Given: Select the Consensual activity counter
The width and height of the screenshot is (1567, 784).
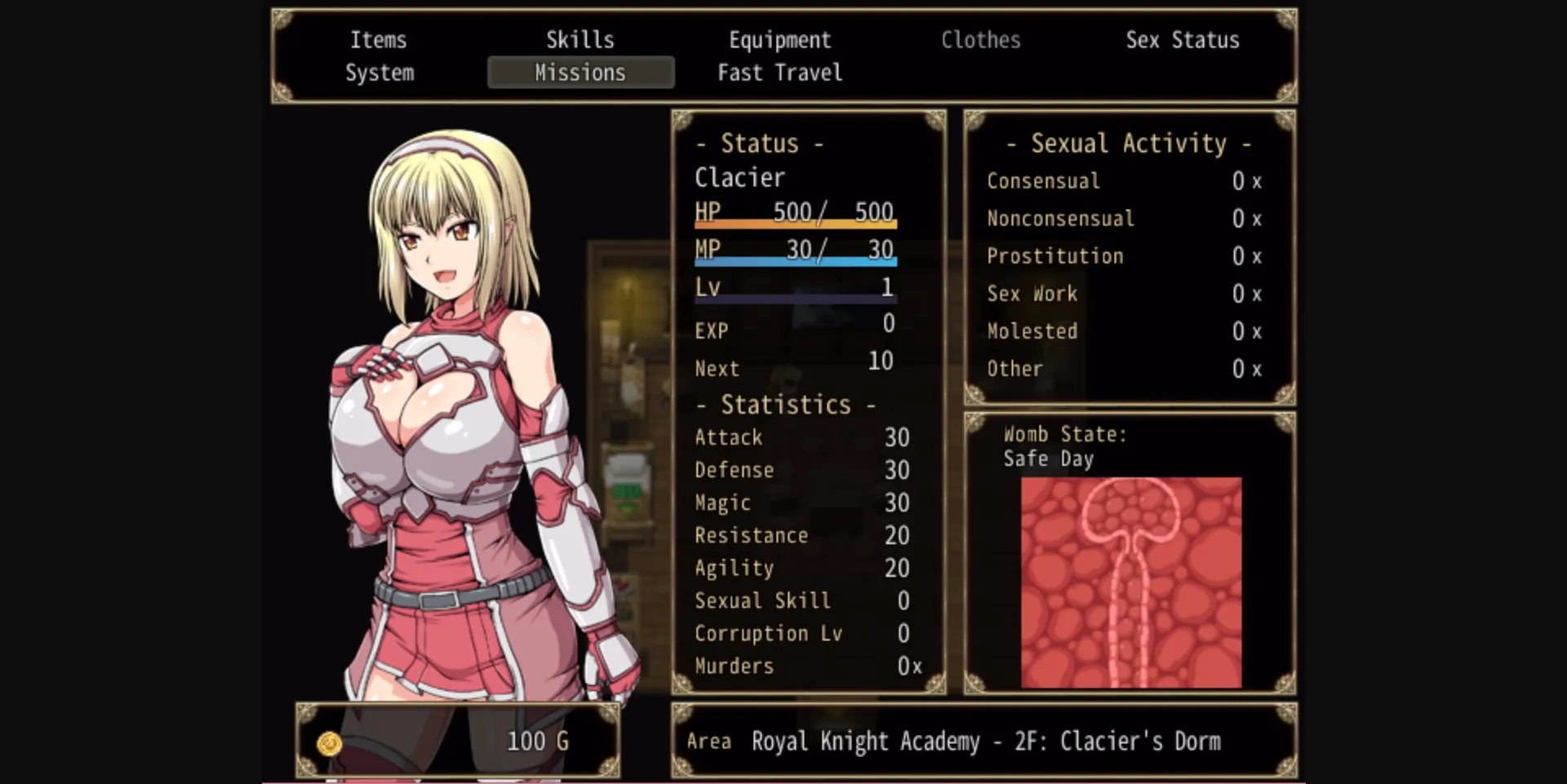Looking at the screenshot, I should click(x=1043, y=180).
